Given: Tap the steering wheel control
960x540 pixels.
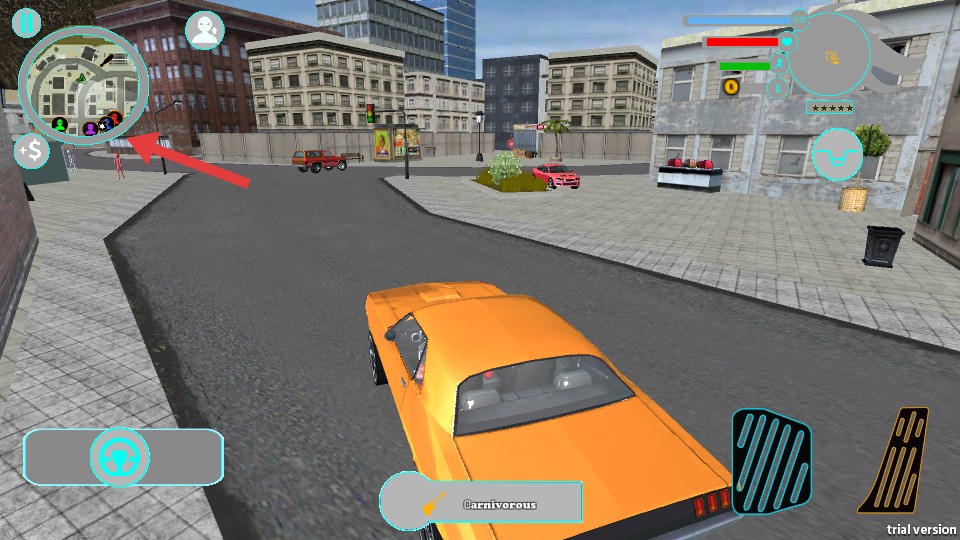Looking at the screenshot, I should (x=120, y=458).
